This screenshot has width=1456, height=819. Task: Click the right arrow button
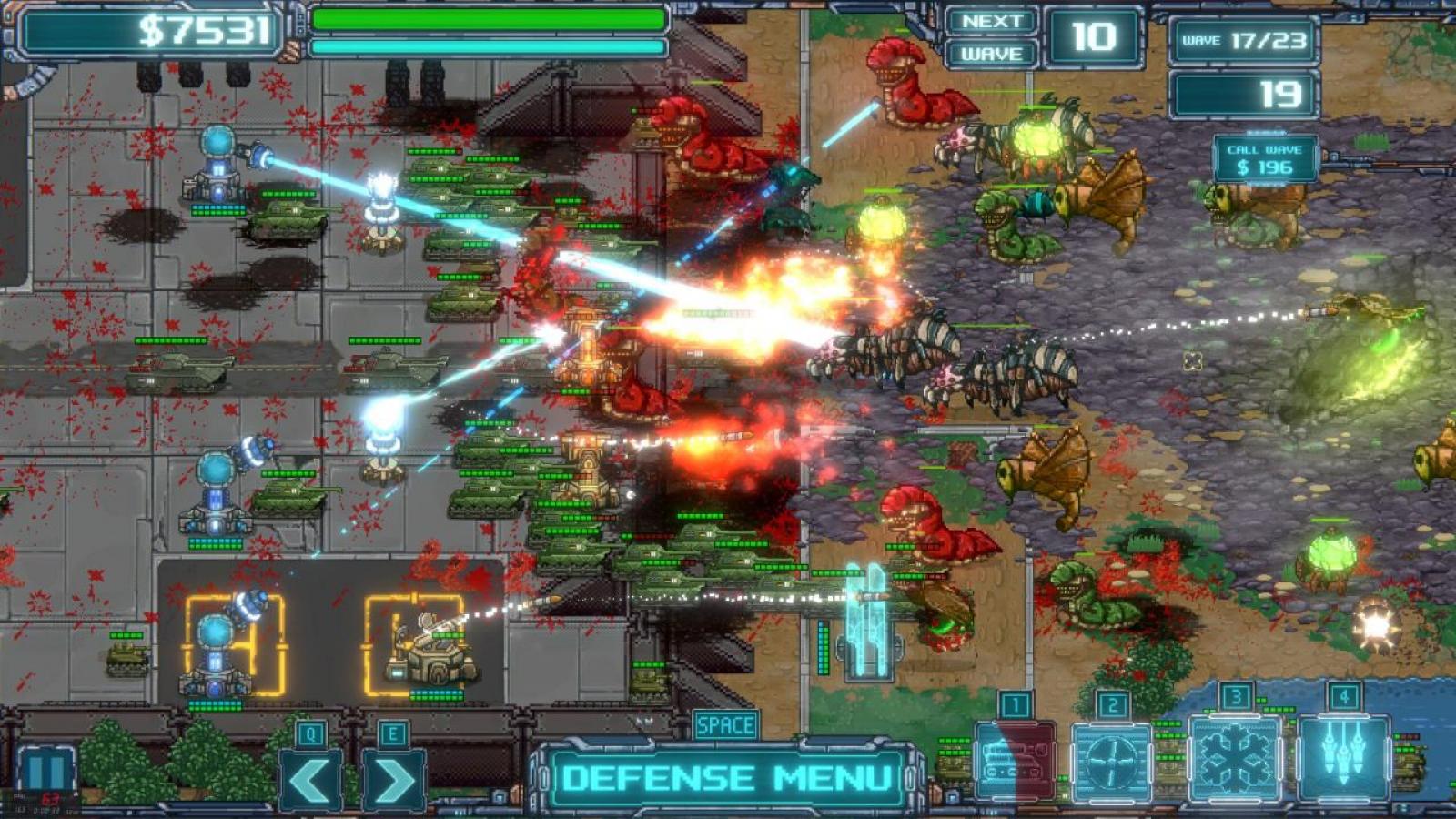point(393,780)
